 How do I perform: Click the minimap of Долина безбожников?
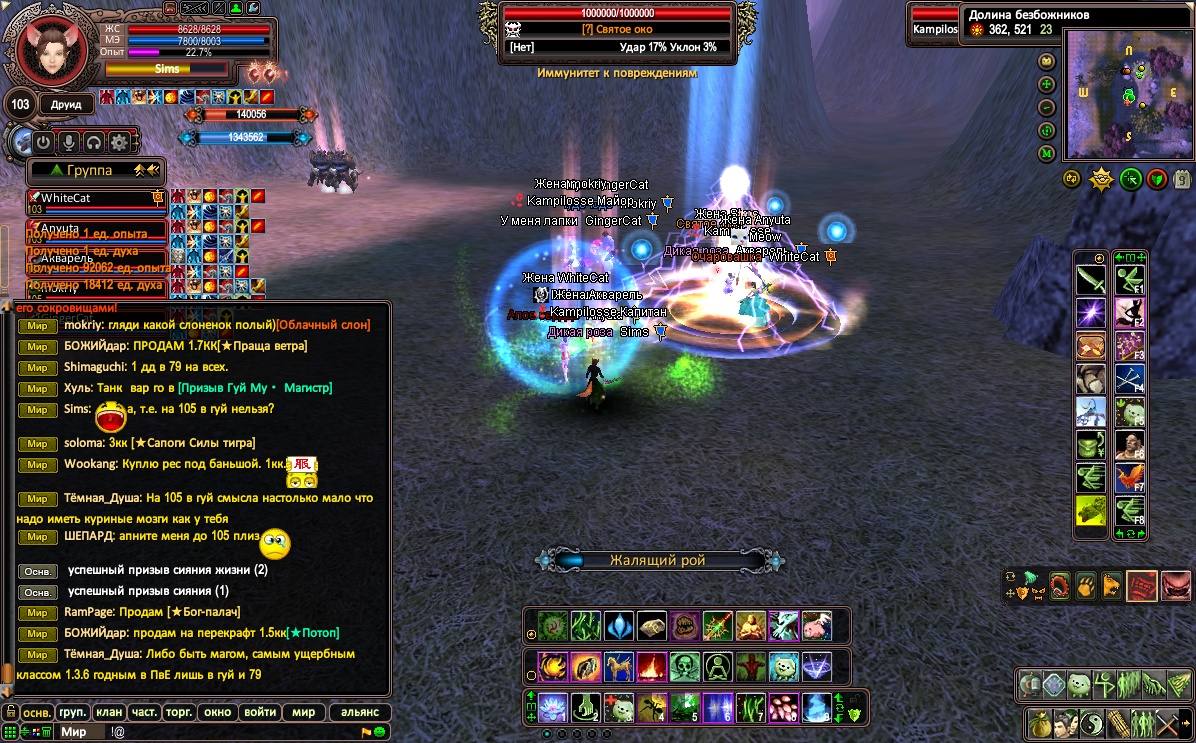point(1128,95)
